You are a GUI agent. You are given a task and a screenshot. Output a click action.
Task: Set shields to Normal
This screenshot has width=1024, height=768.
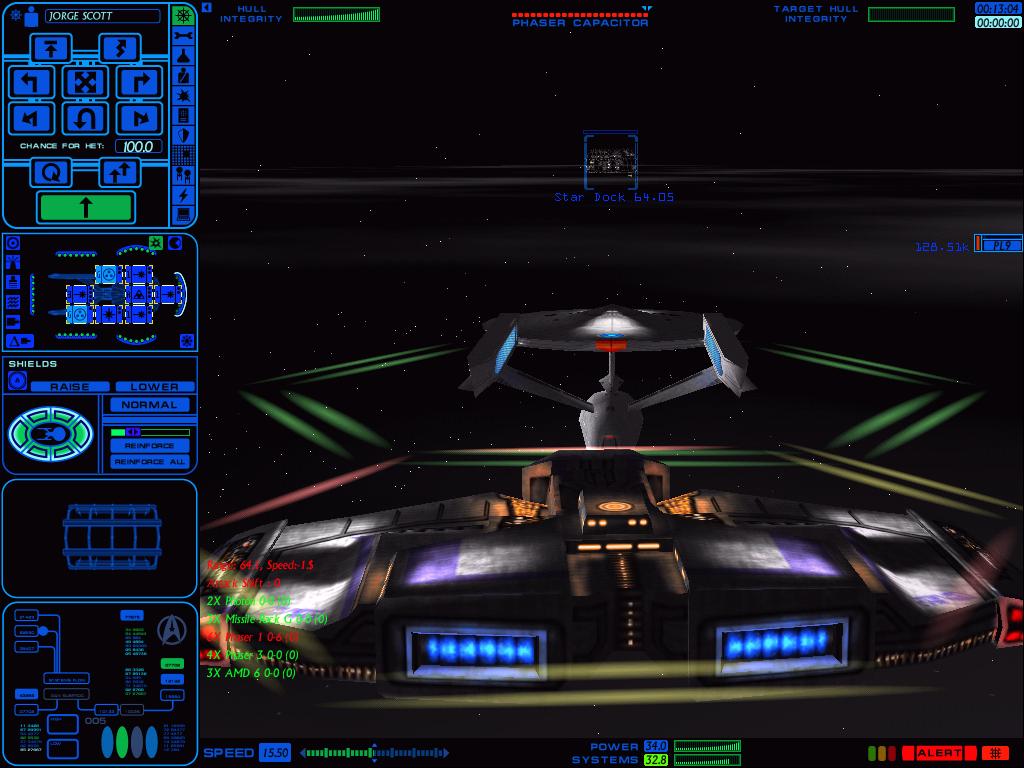coord(149,405)
